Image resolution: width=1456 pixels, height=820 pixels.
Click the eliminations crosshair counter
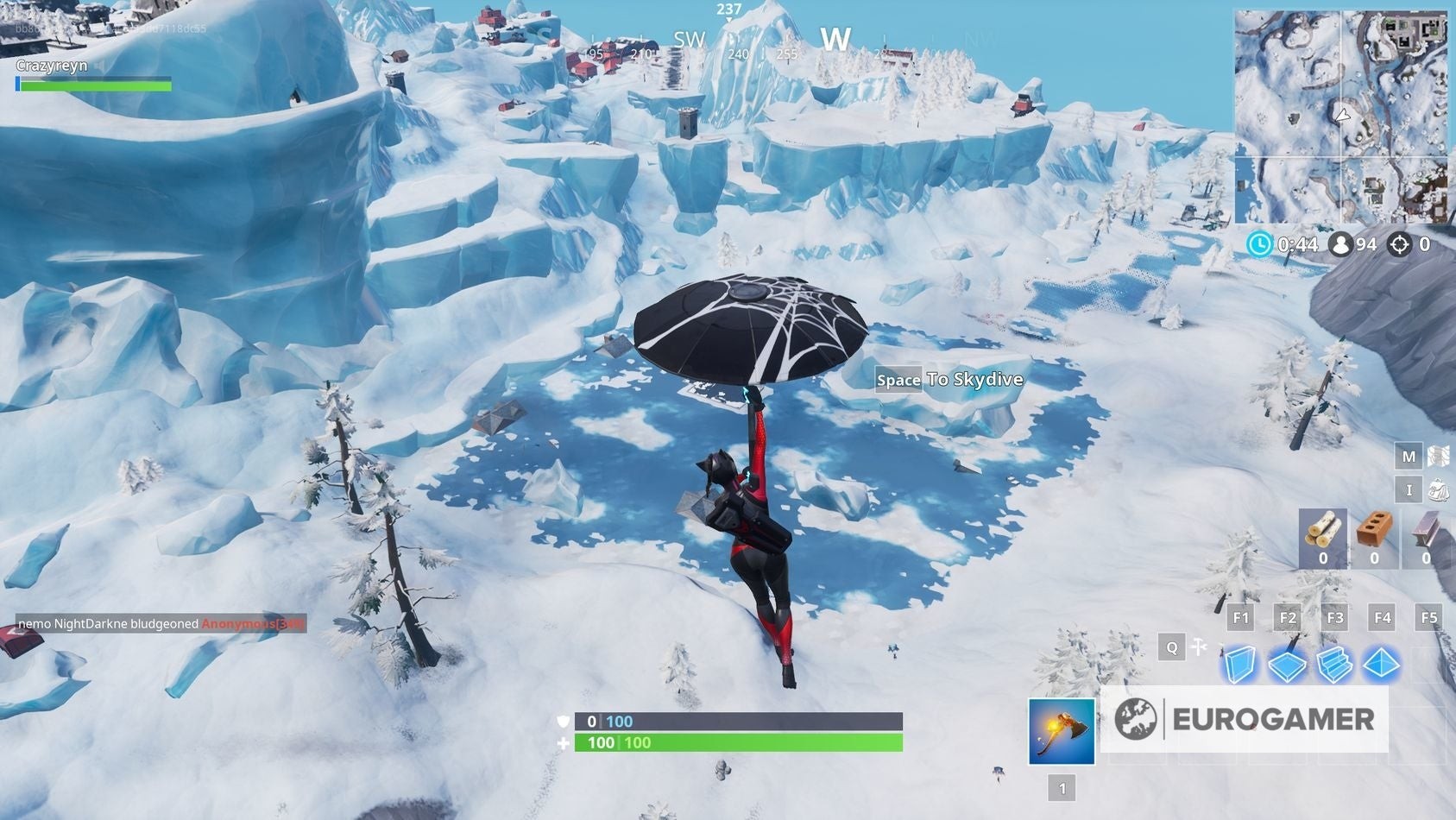(x=1400, y=244)
